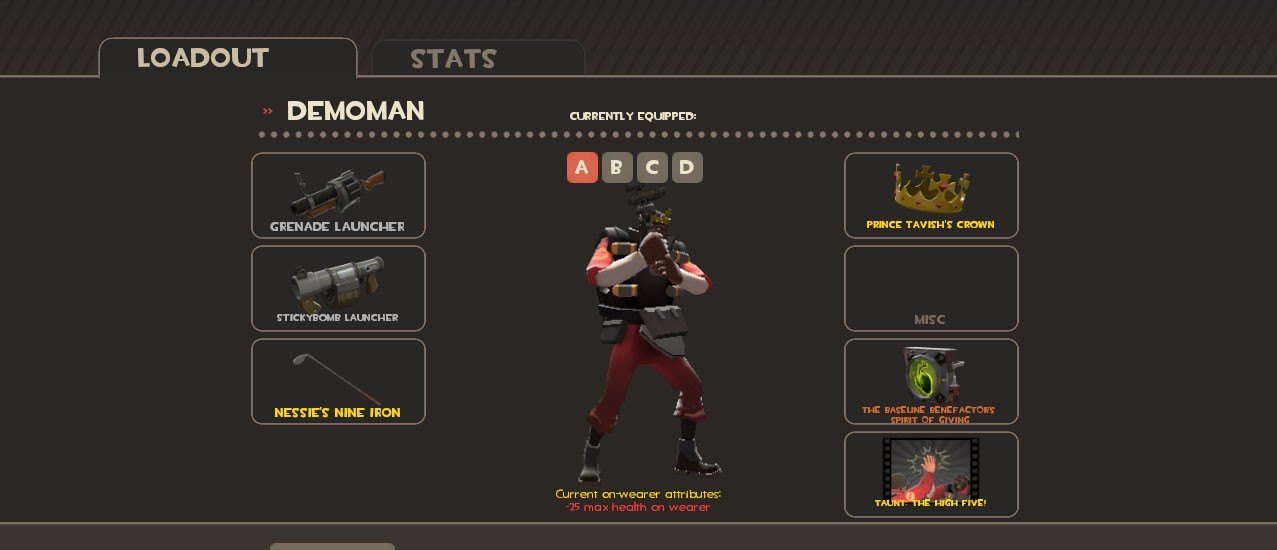Open the High Five taunt slot
The height and width of the screenshot is (550, 1277).
tap(931, 474)
